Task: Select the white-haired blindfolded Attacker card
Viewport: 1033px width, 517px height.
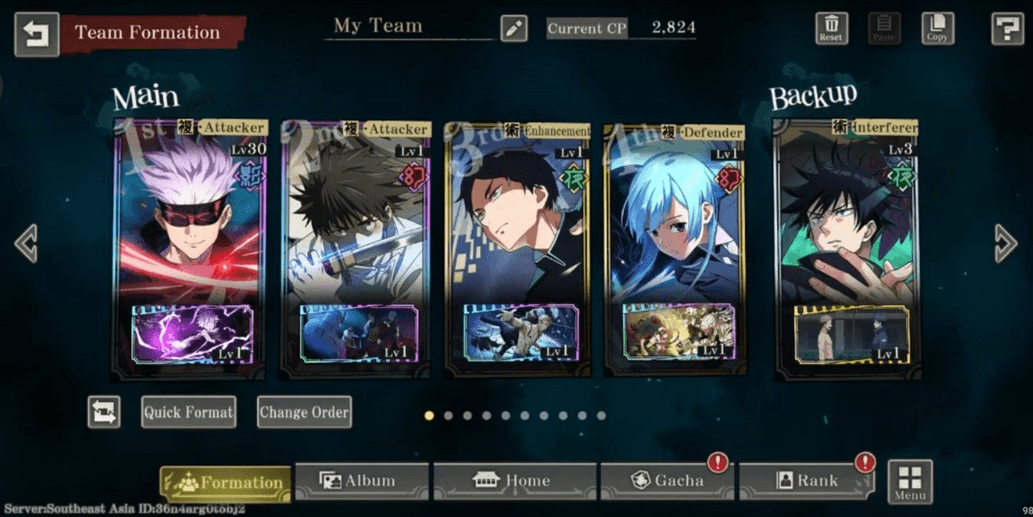Action: (x=190, y=247)
